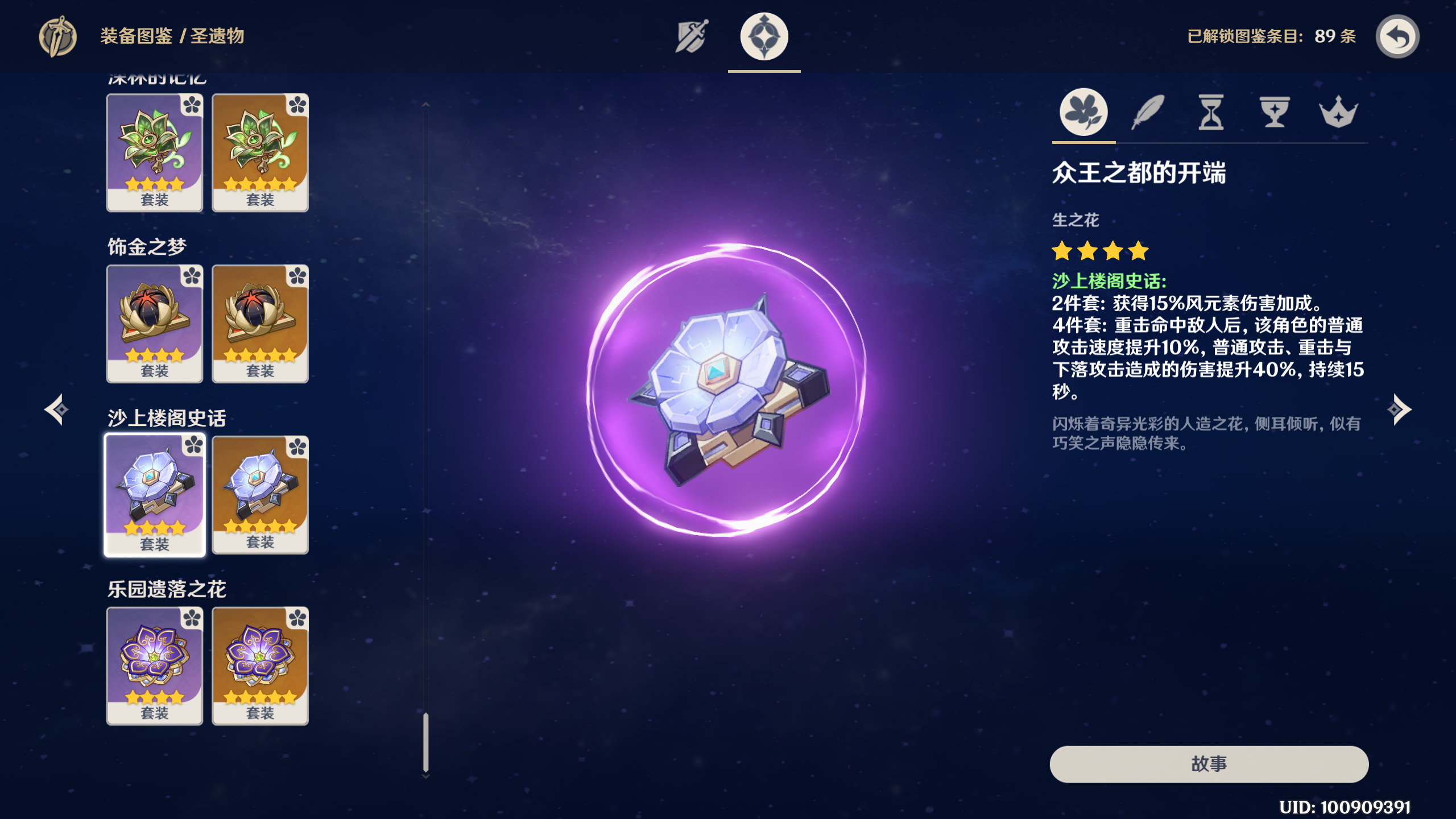
Task: Go to next artifact with right arrow
Action: (x=1399, y=409)
